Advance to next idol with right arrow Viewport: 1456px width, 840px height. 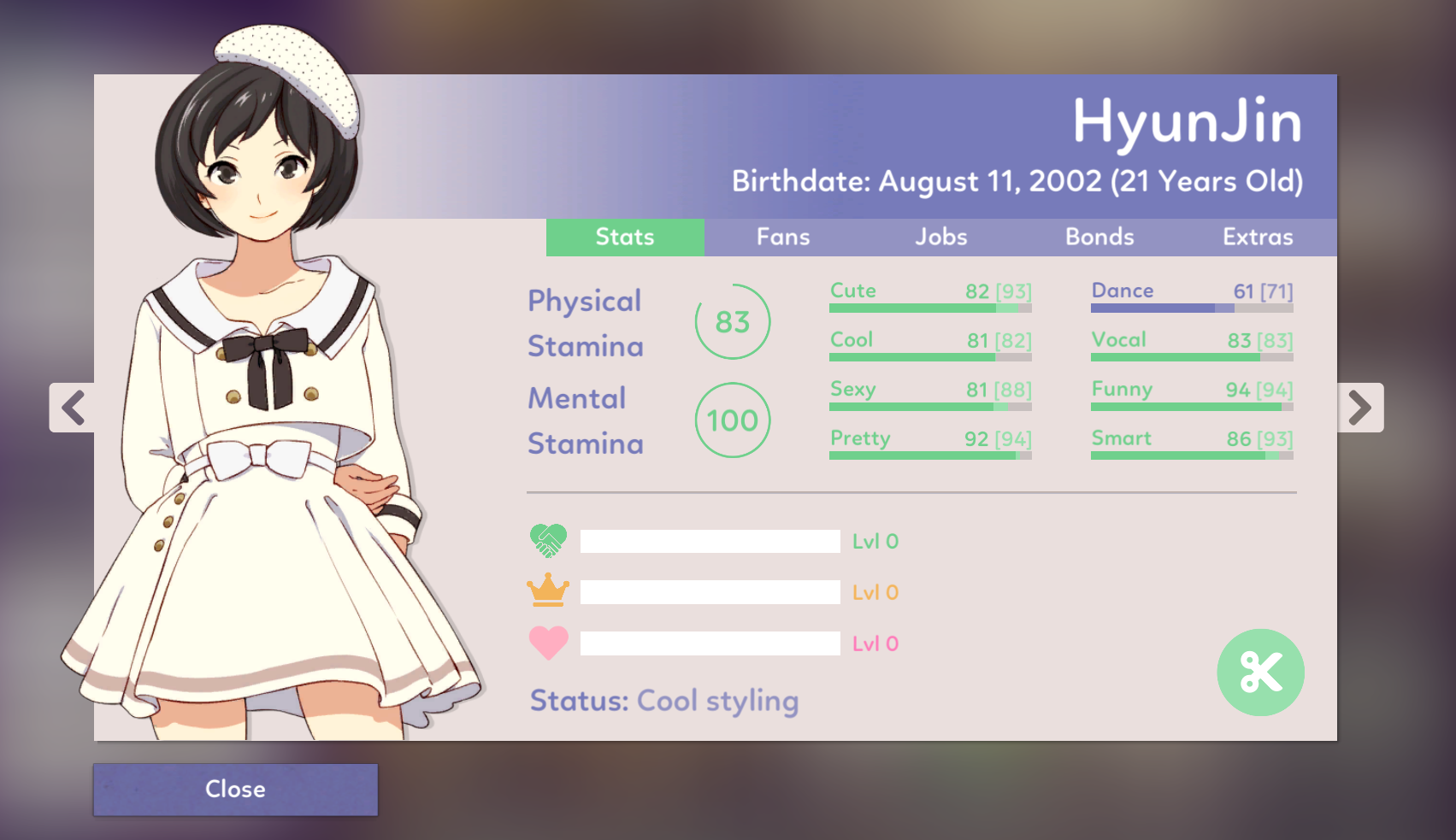pyautogui.click(x=1359, y=408)
